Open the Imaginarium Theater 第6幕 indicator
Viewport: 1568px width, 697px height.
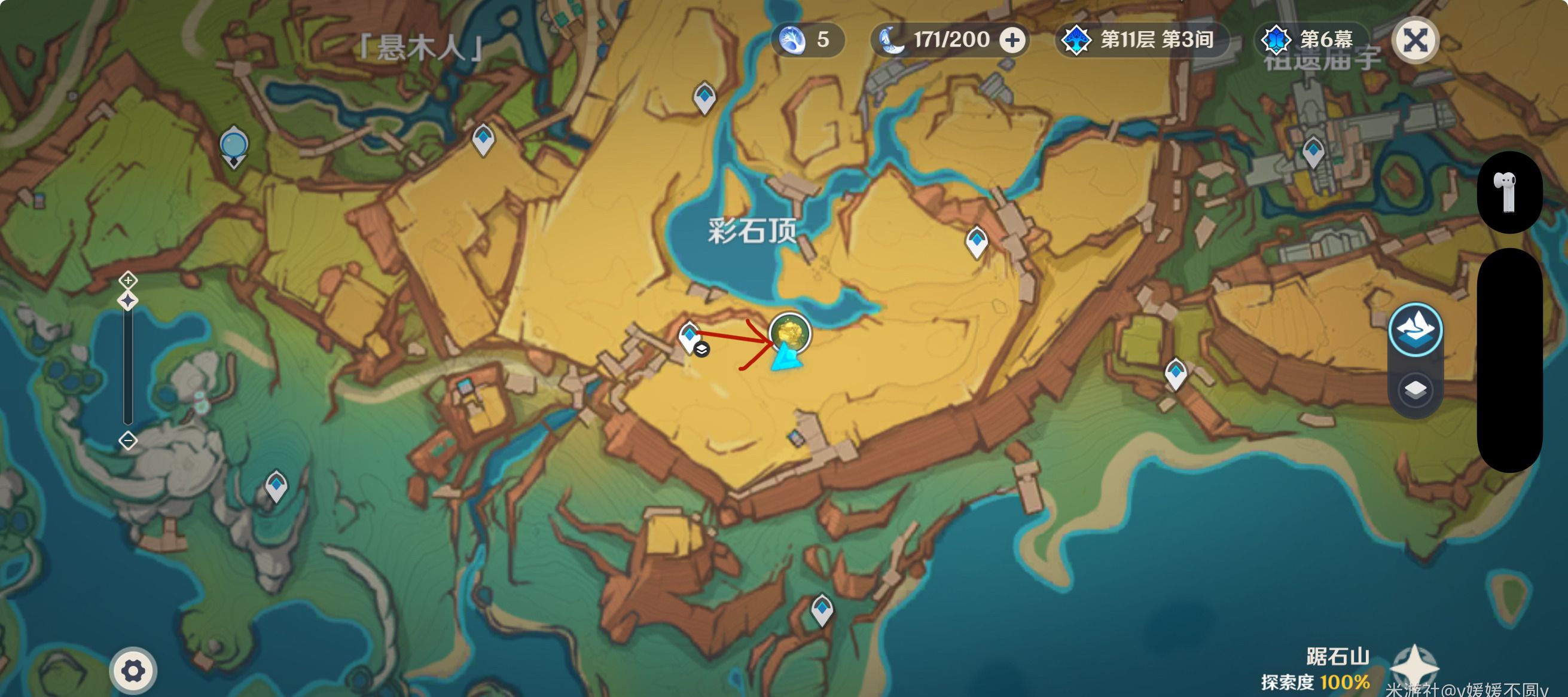click(x=1312, y=41)
